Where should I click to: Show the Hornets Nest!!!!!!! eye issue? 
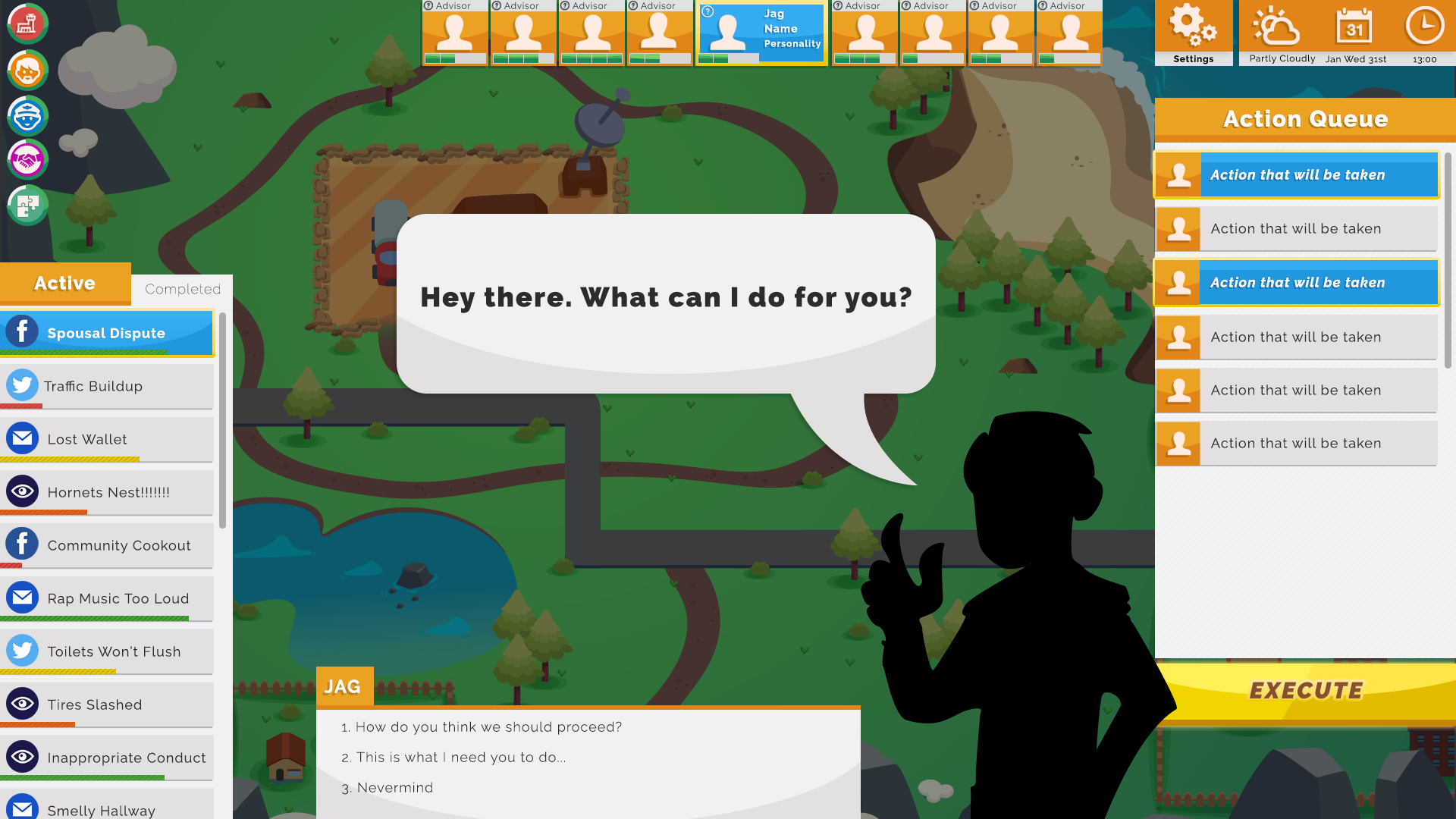coord(106,491)
